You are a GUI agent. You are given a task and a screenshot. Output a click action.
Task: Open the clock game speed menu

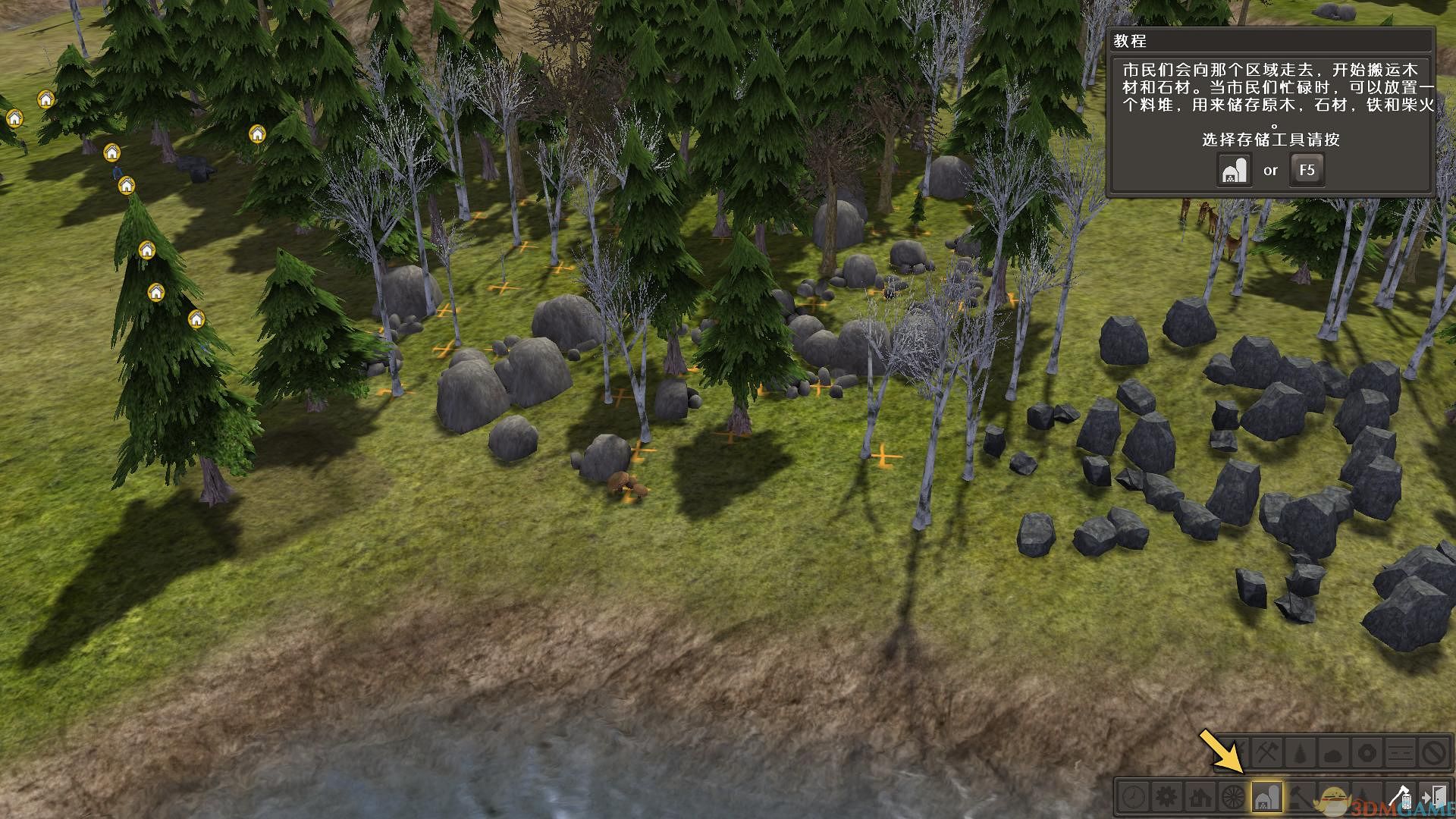click(x=1134, y=797)
